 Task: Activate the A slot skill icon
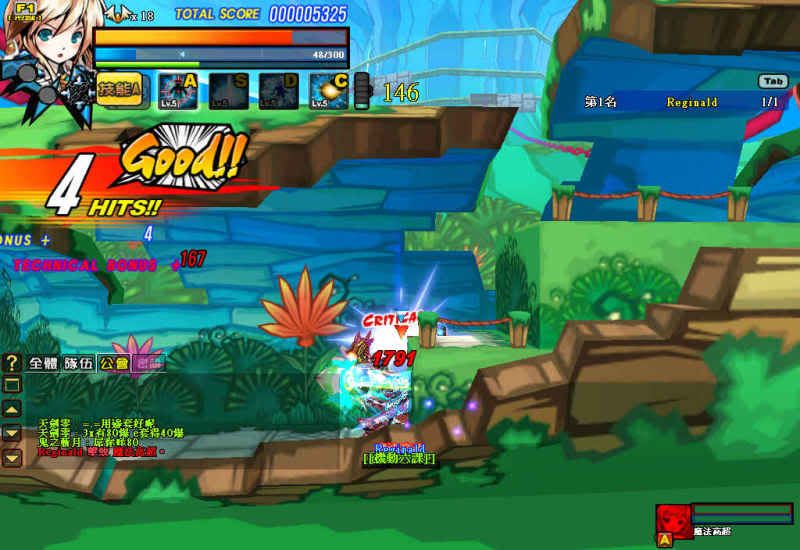coord(177,91)
